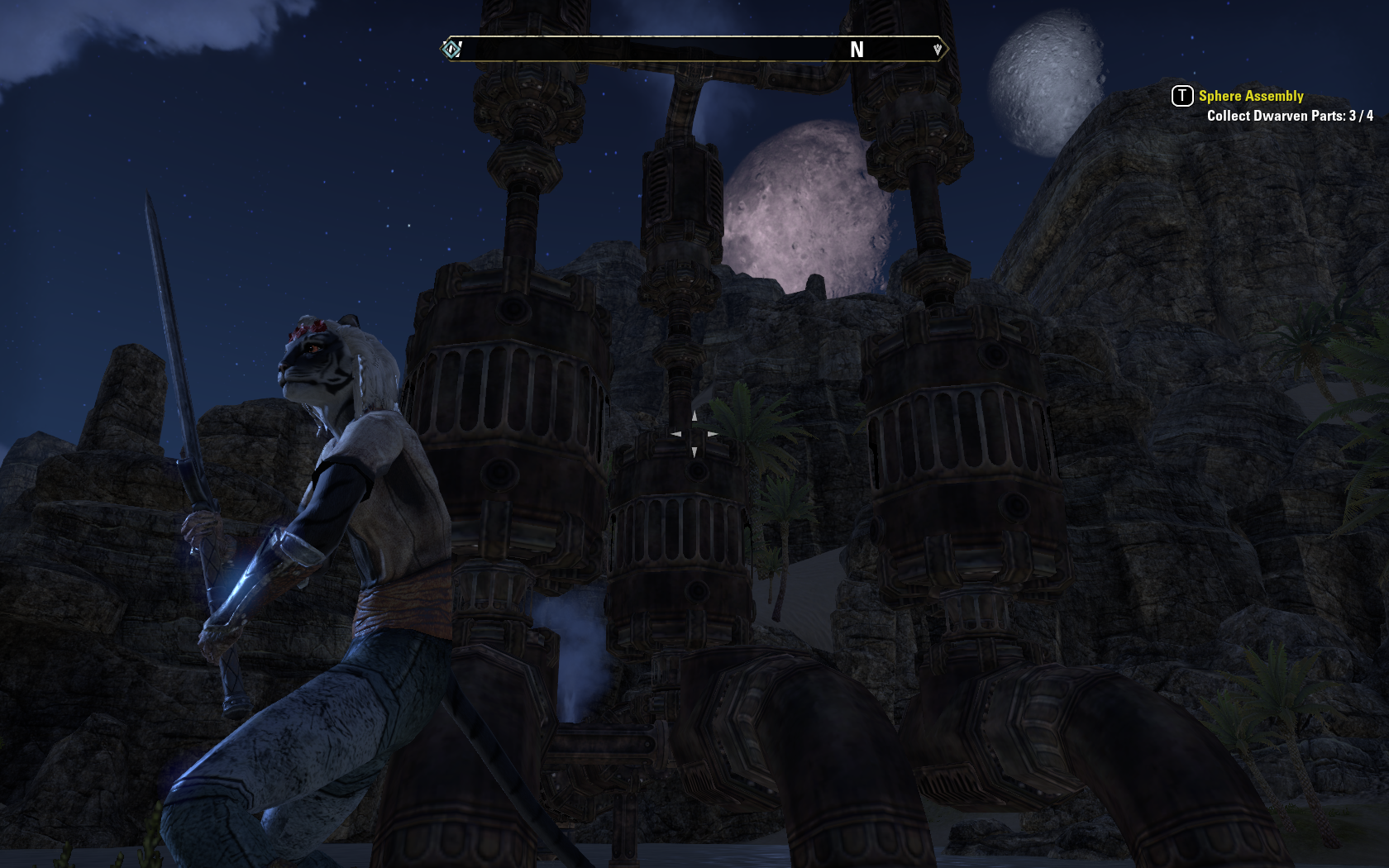The height and width of the screenshot is (868, 1389).
Task: Select the Sphere Assembly quest tracker title
Action: coord(1250,96)
